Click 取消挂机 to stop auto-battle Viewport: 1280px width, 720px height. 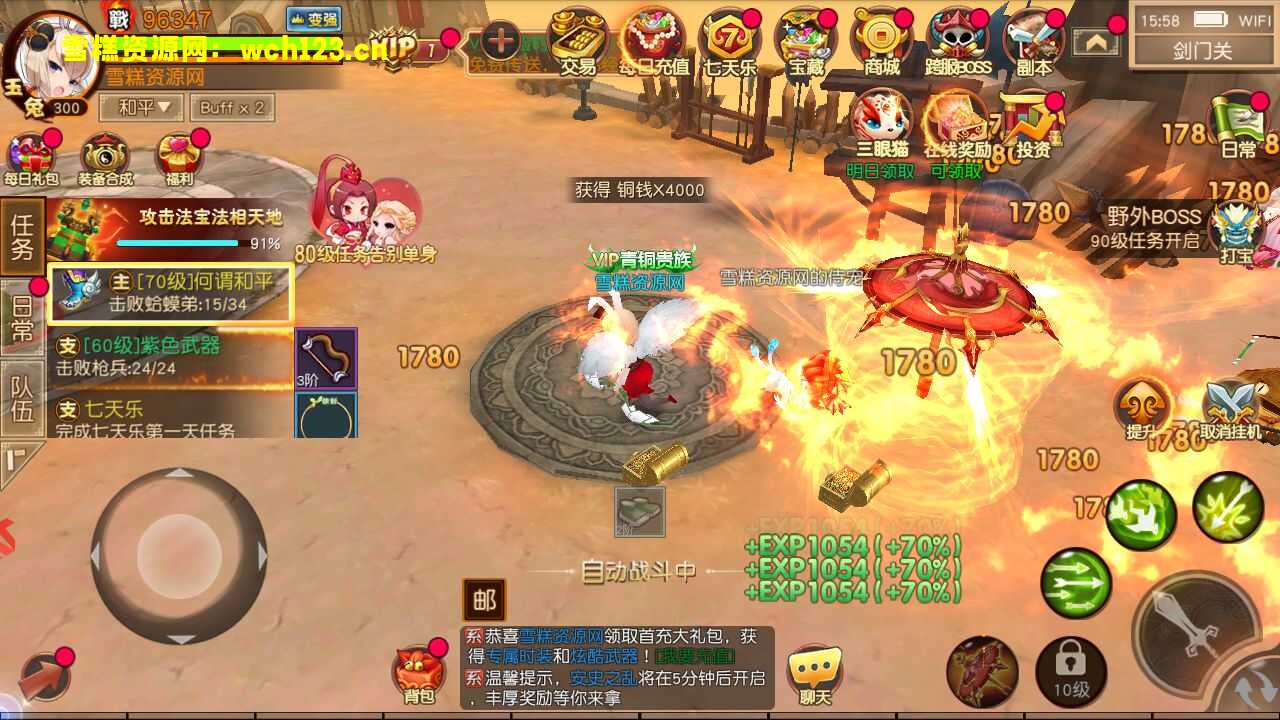click(1231, 412)
